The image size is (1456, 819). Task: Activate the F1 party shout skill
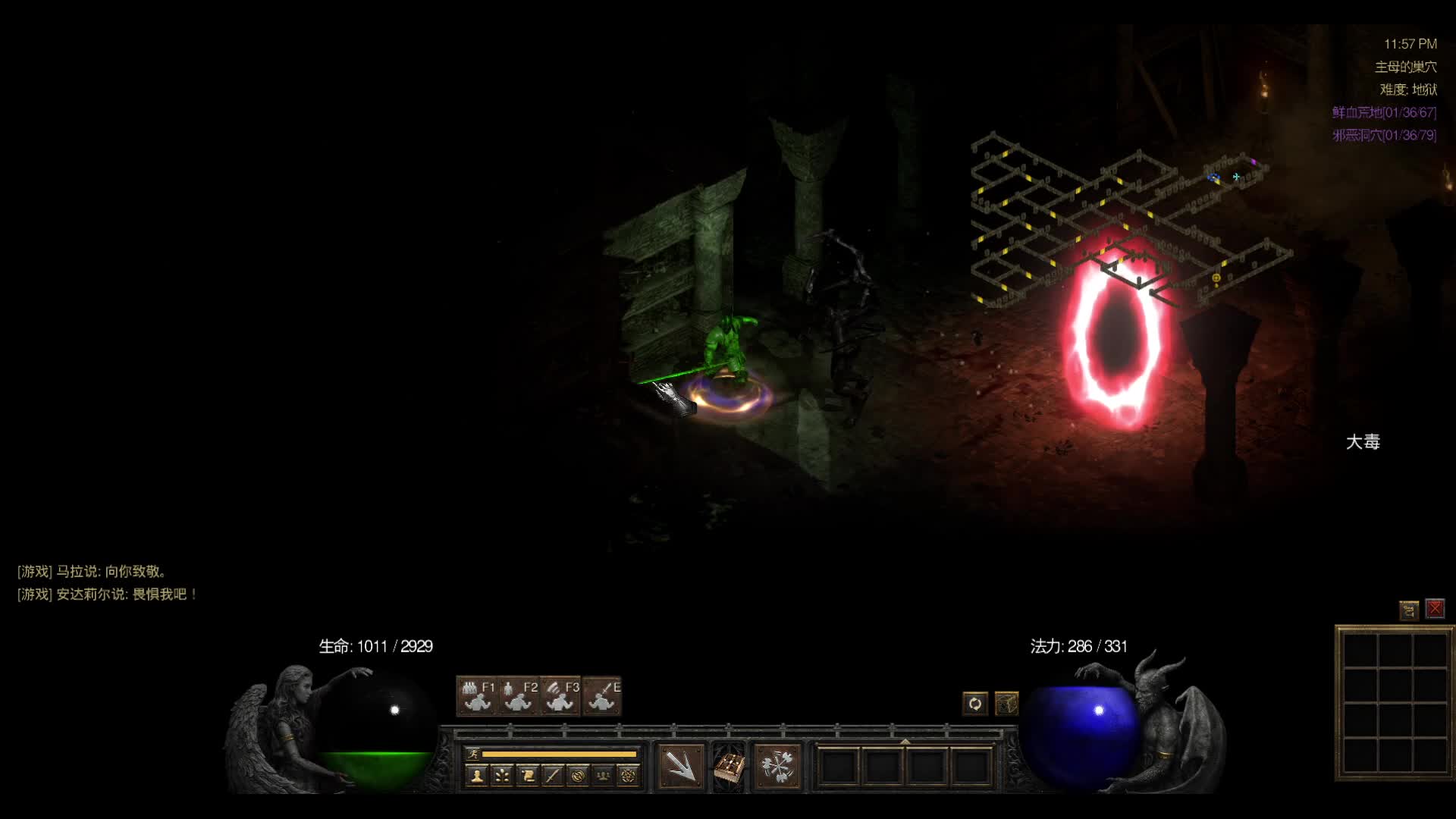[477, 696]
